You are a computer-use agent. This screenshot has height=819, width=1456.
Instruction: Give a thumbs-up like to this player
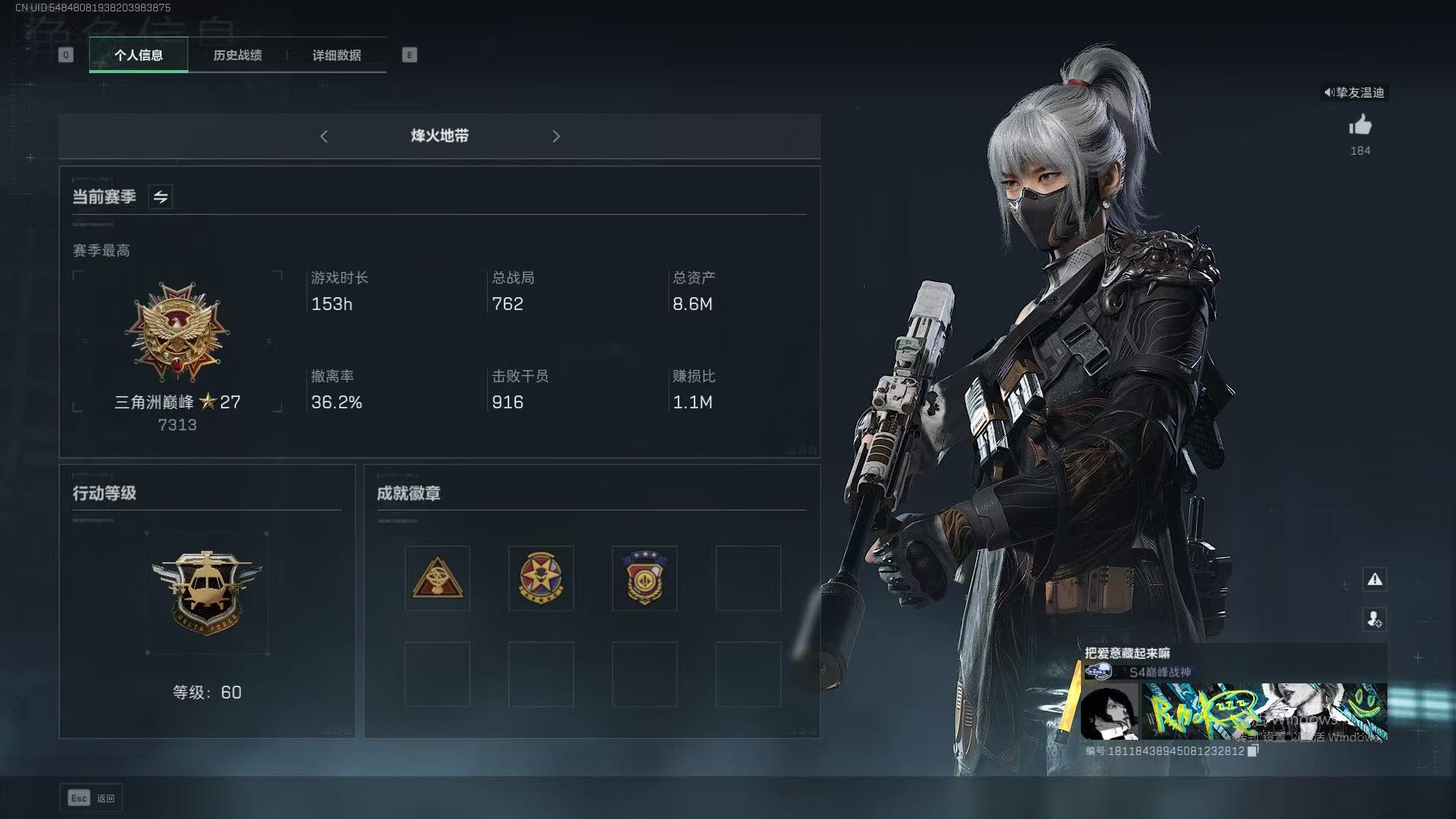click(x=1360, y=126)
